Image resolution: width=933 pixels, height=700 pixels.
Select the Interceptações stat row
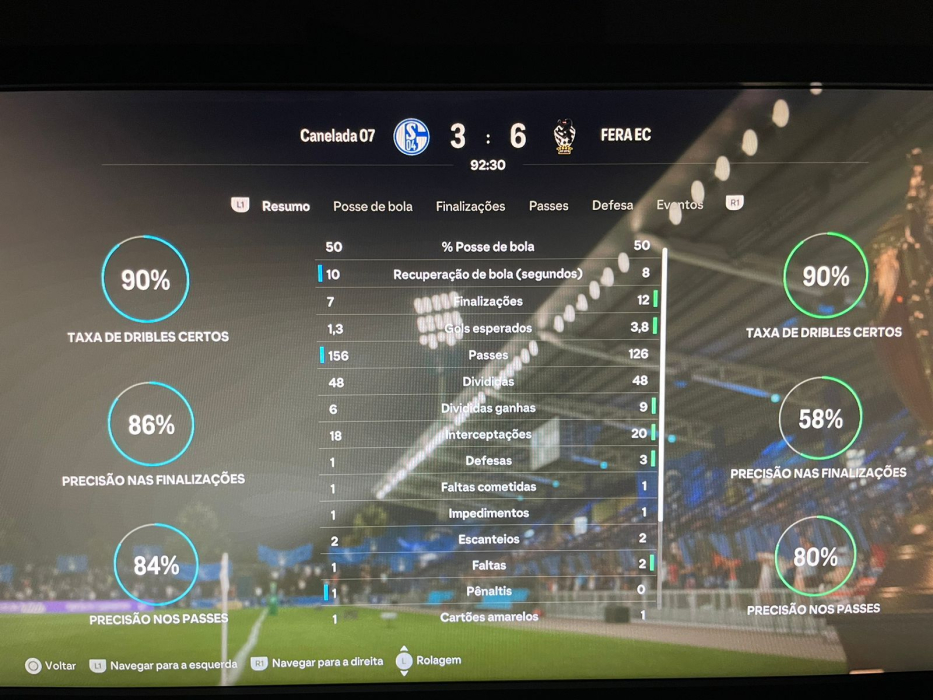pos(488,434)
